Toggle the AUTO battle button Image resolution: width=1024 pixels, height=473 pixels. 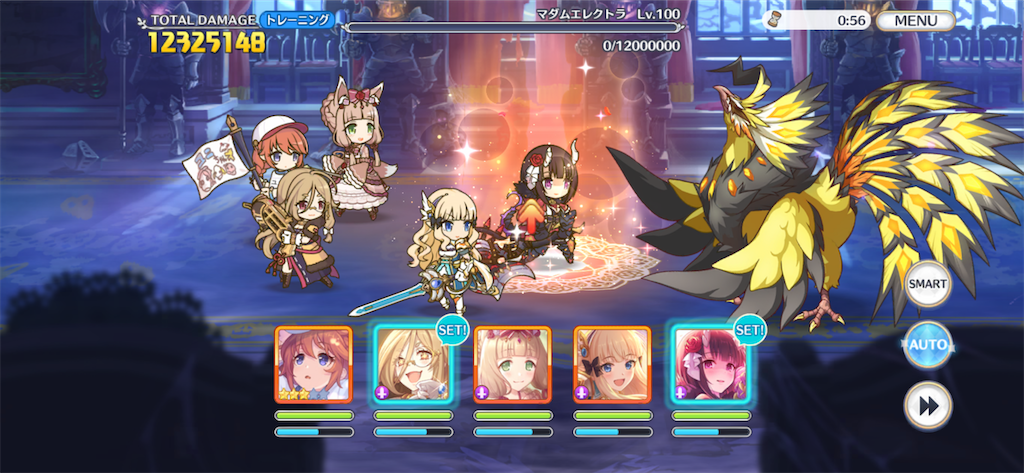(x=927, y=346)
